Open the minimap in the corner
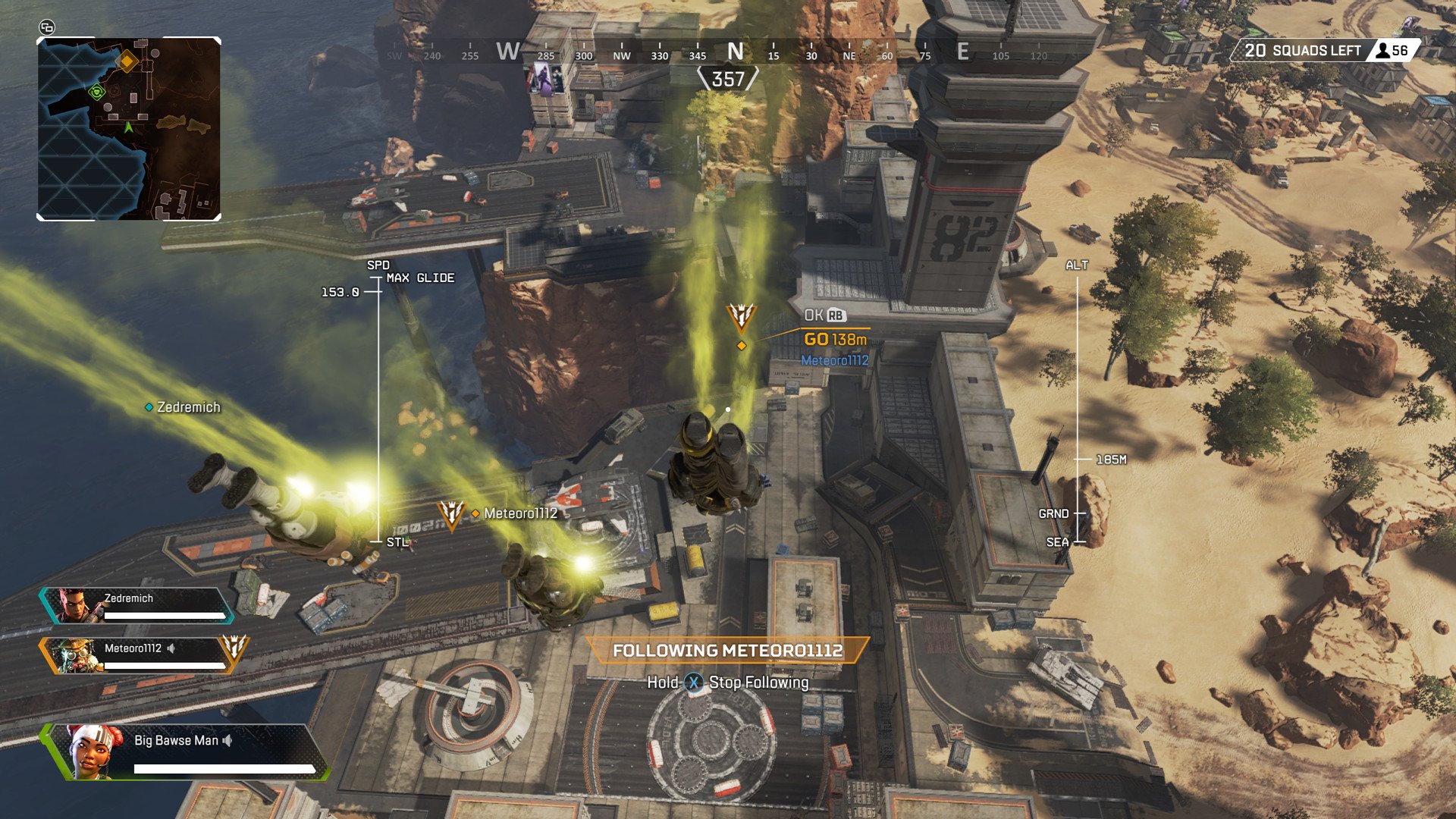The image size is (1456, 819). 129,129
